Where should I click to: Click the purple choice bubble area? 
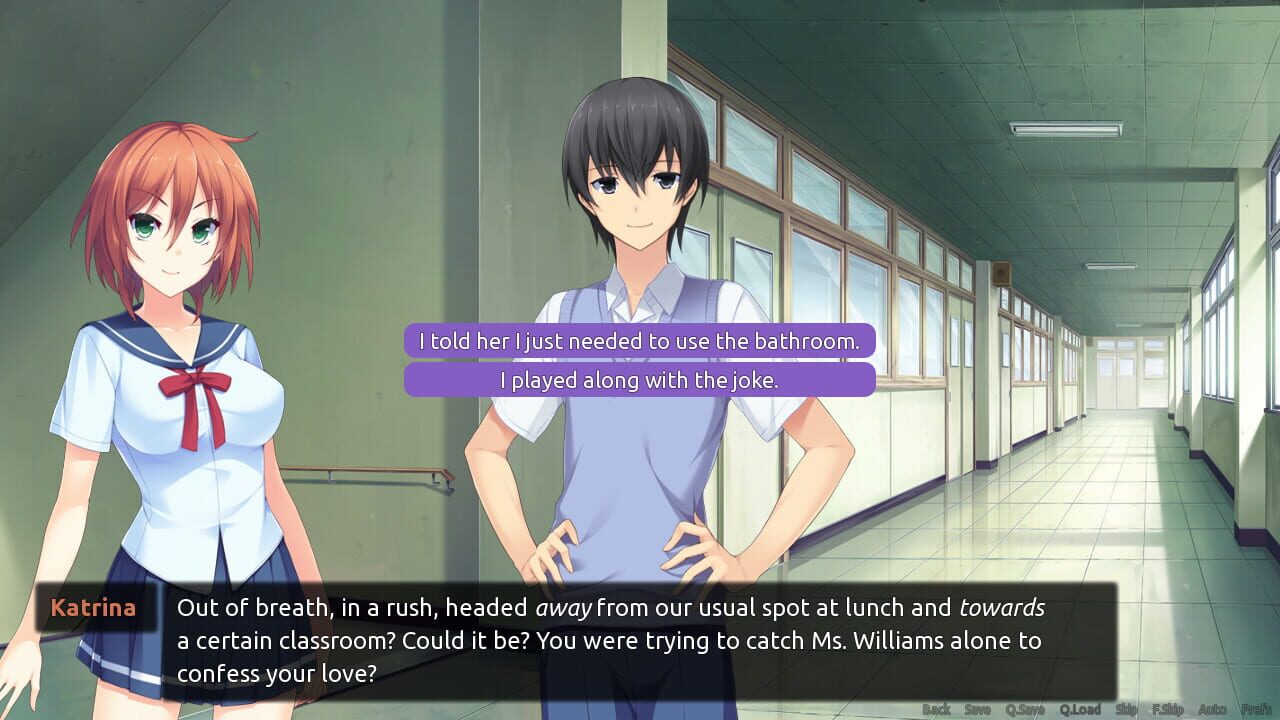pos(638,360)
